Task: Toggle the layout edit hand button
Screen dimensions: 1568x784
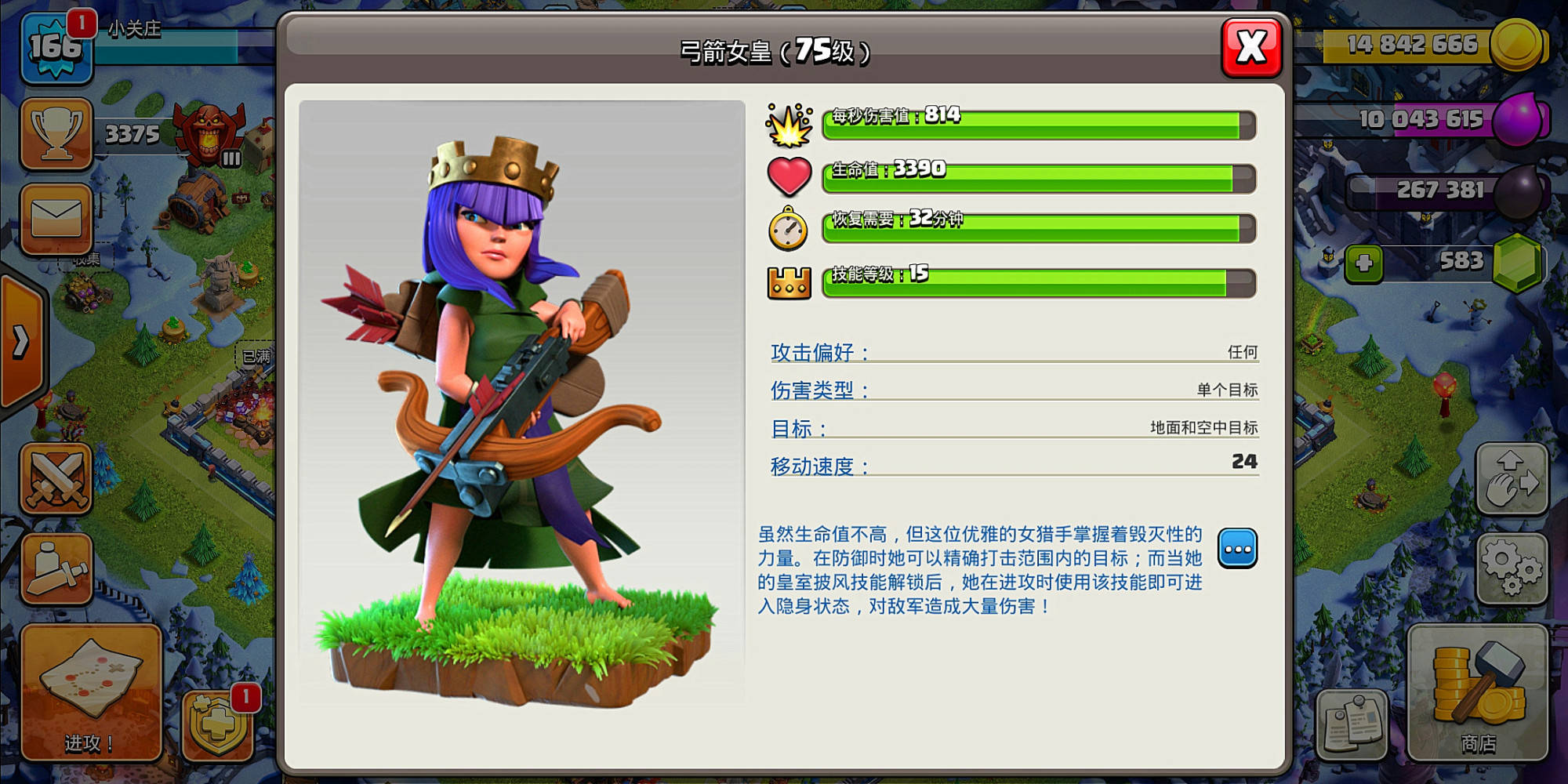Action: tap(1511, 479)
